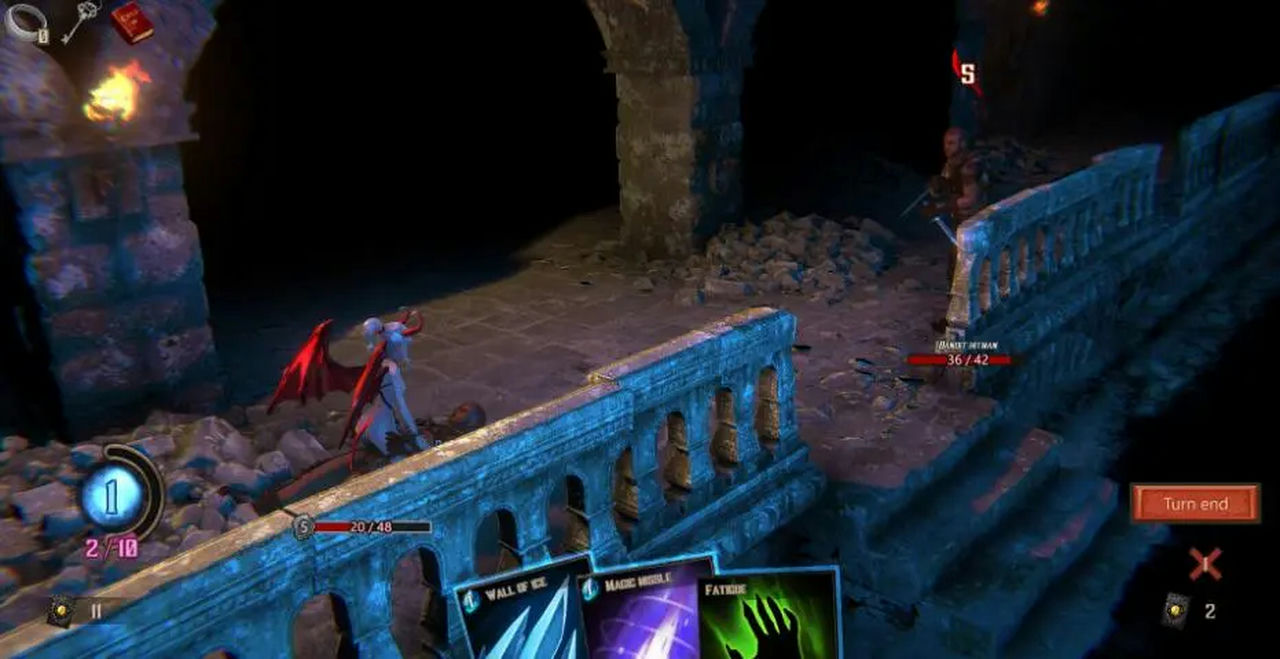Click the silver key icon
This screenshot has width=1280, height=659.
click(80, 22)
